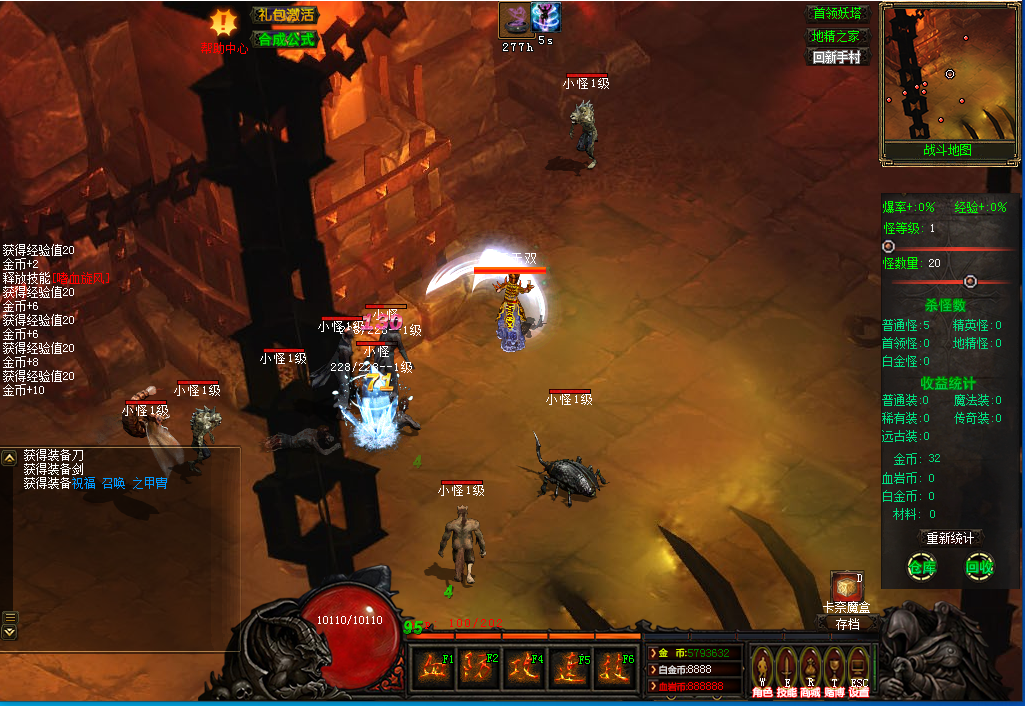Image resolution: width=1025 pixels, height=706 pixels.
Task: Travel to 地精之家
Action: 836,36
